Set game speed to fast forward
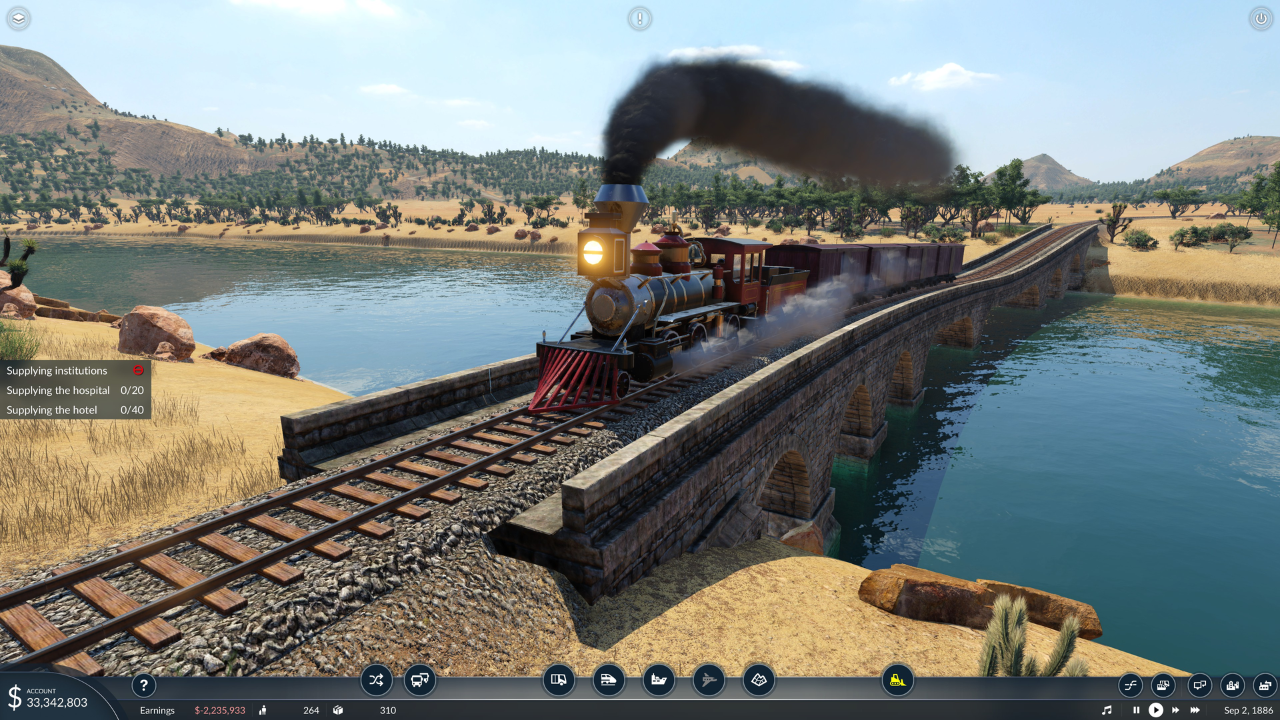This screenshot has height=720, width=1280. 1176,710
